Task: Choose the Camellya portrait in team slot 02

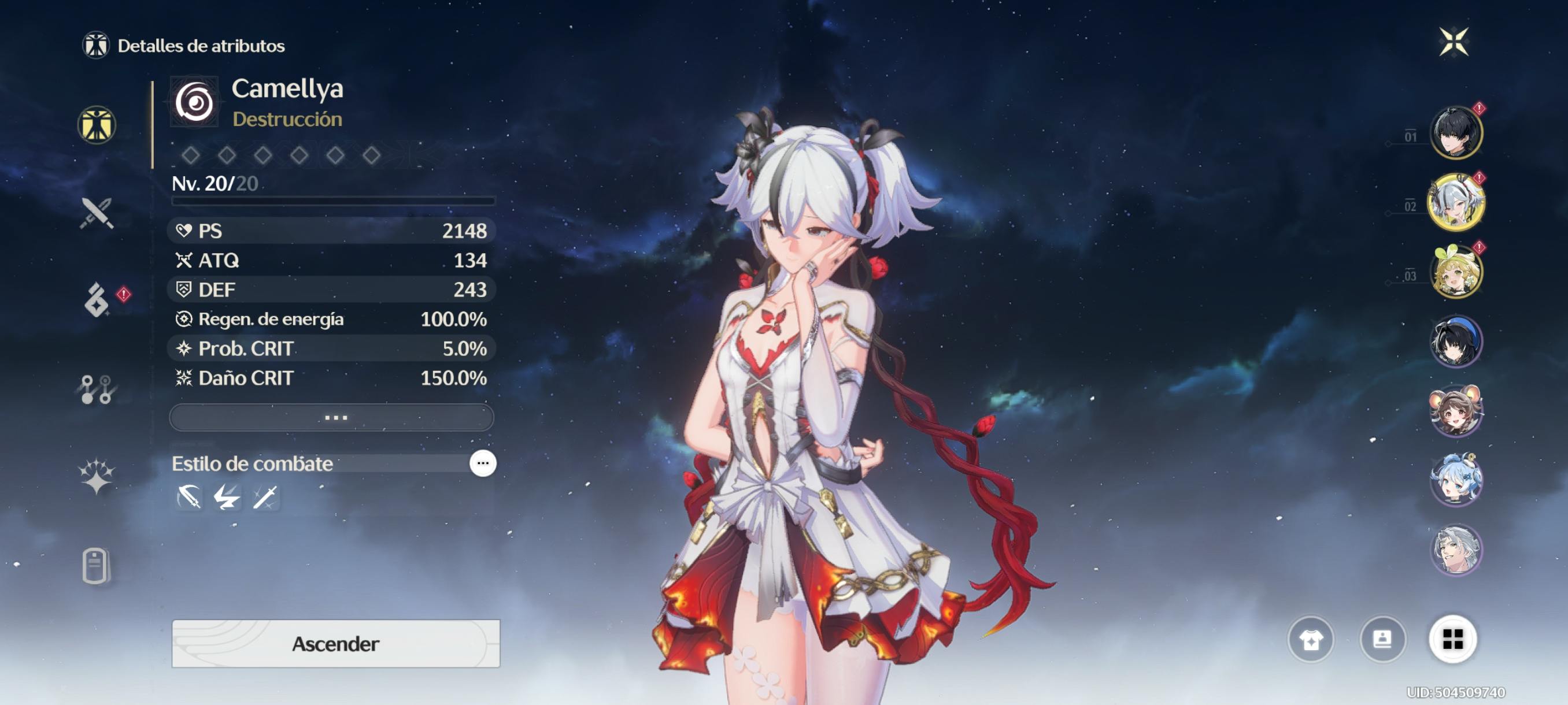Action: pyautogui.click(x=1455, y=203)
